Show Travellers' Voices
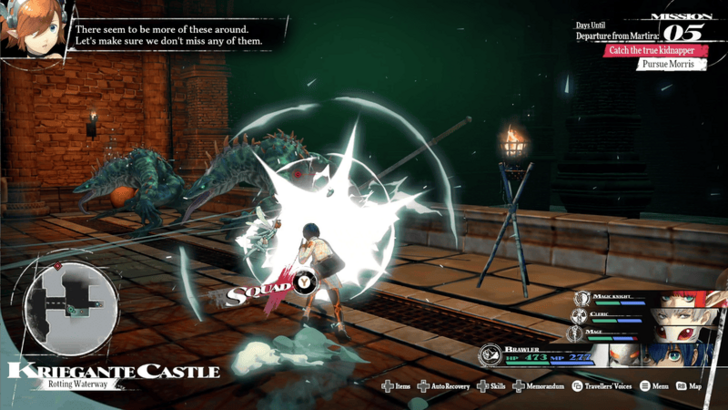The height and width of the screenshot is (410, 728). point(610,385)
